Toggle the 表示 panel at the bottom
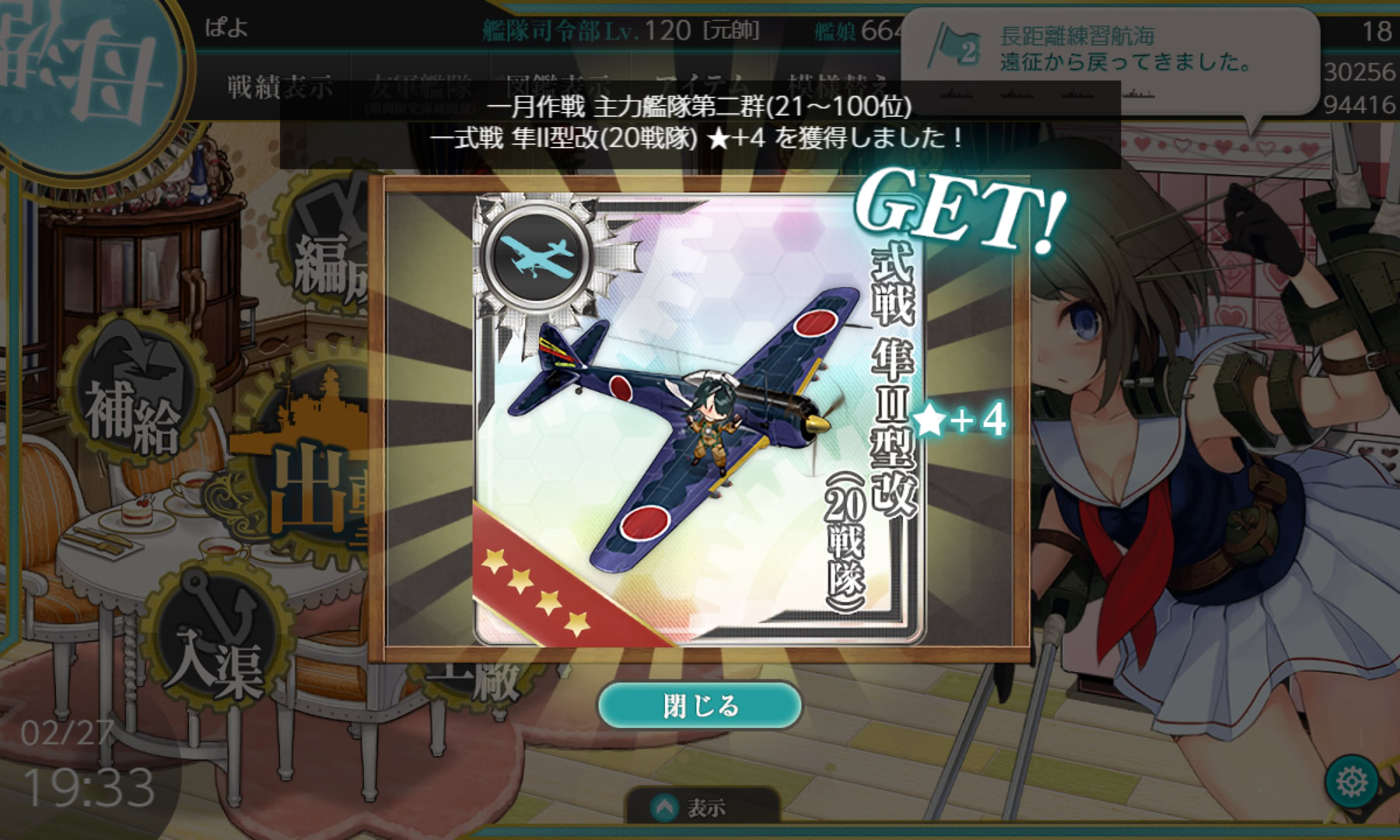 [692, 809]
